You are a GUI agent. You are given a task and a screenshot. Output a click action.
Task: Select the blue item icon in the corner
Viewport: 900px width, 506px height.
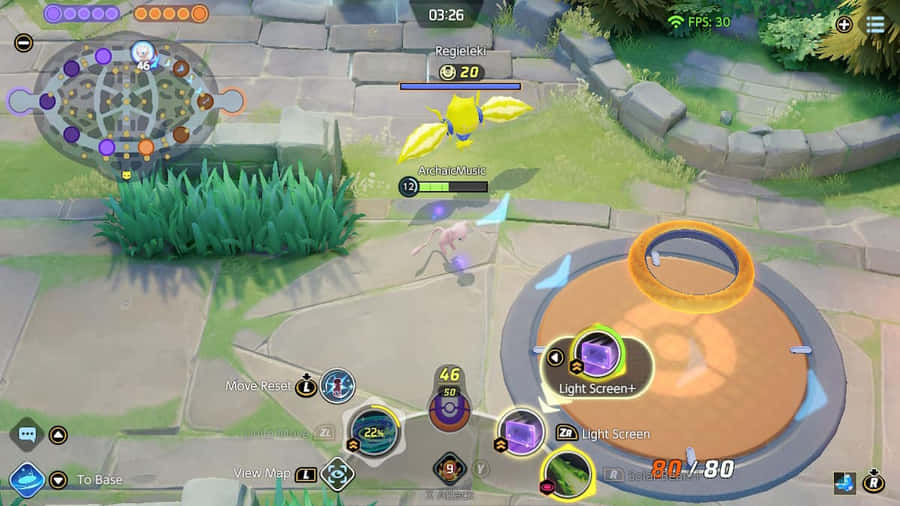coord(844,483)
